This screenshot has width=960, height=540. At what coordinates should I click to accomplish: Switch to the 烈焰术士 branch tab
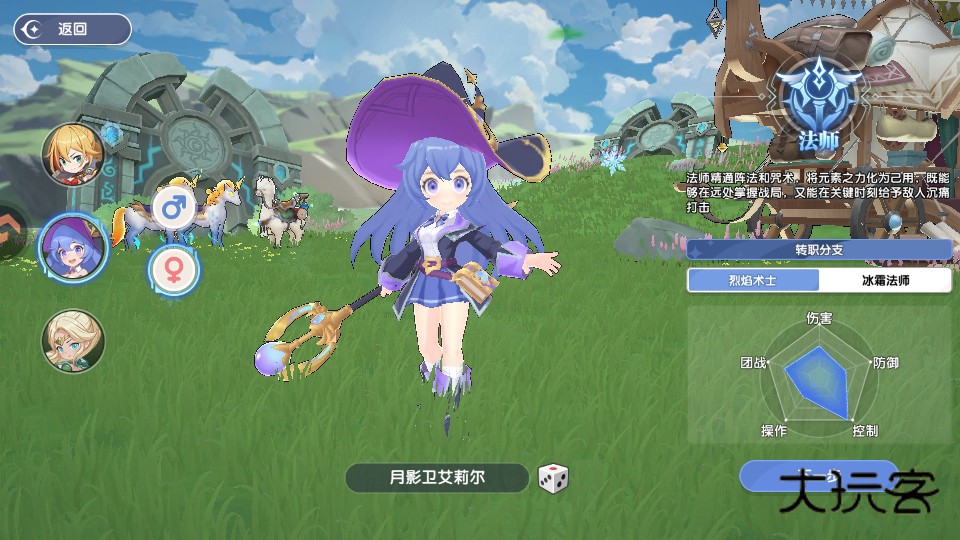tap(752, 281)
